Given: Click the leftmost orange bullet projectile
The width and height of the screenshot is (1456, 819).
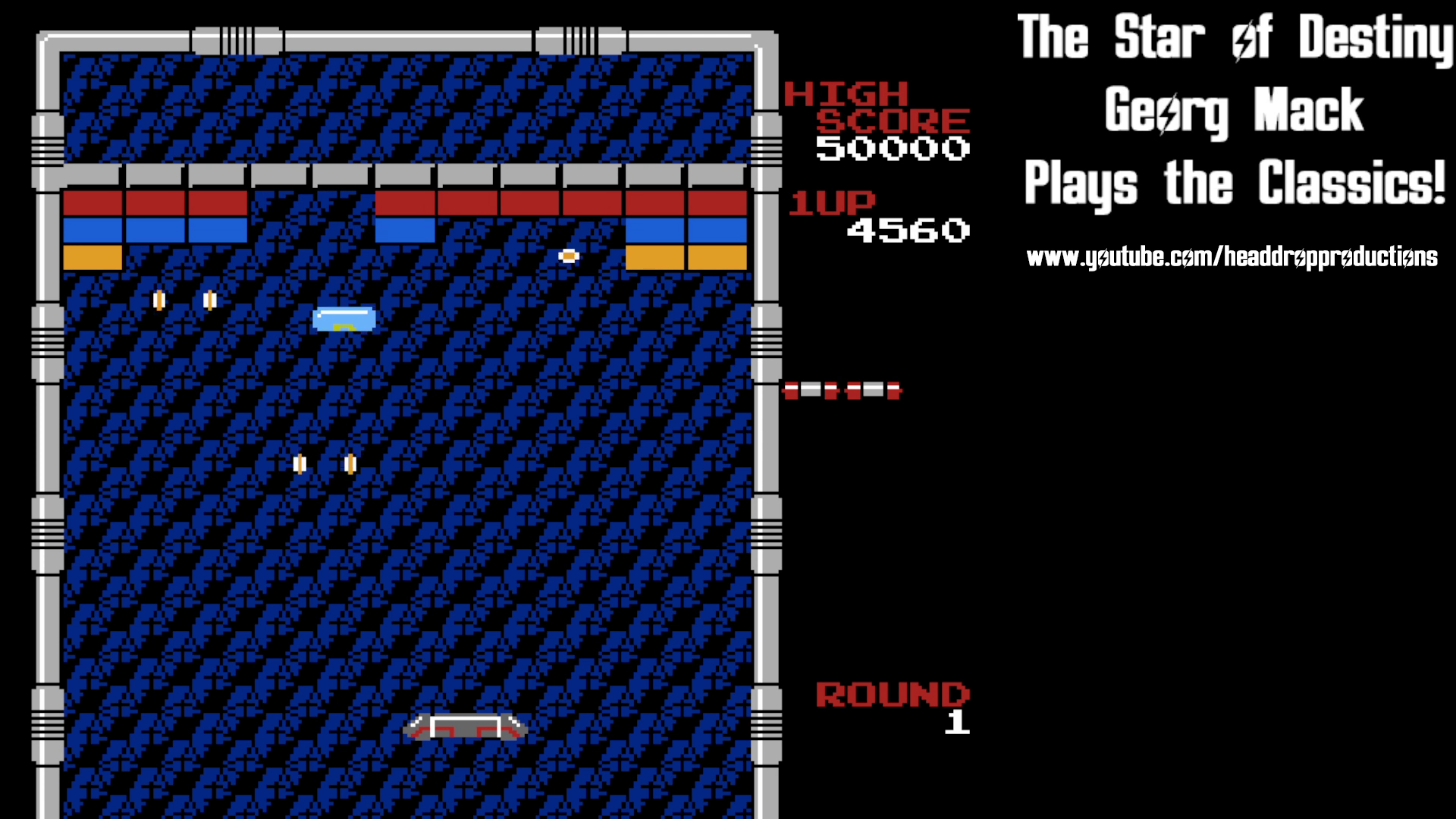Looking at the screenshot, I should tap(159, 299).
